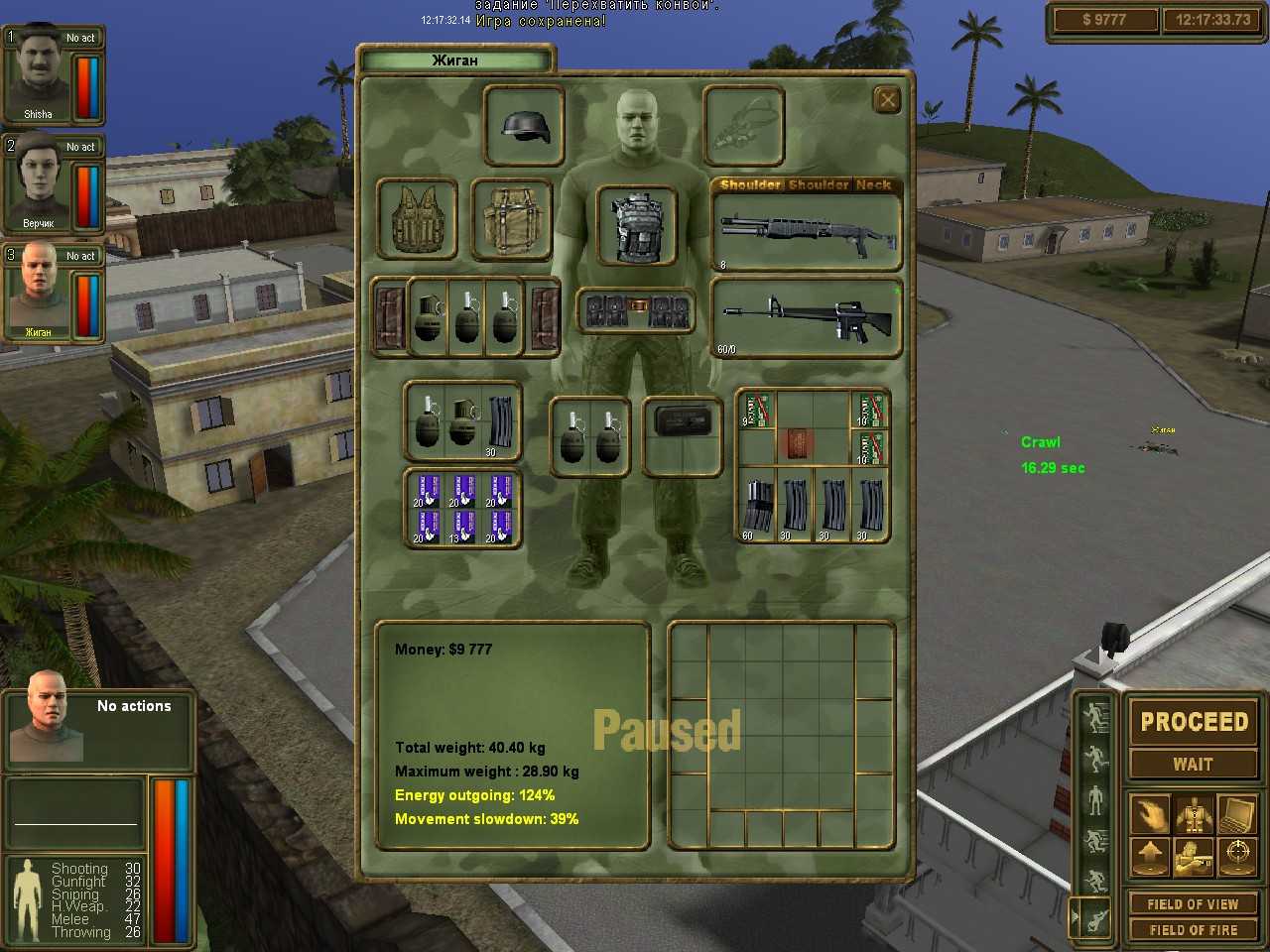
Task: Click the PROCEED button
Action: click(x=1194, y=722)
